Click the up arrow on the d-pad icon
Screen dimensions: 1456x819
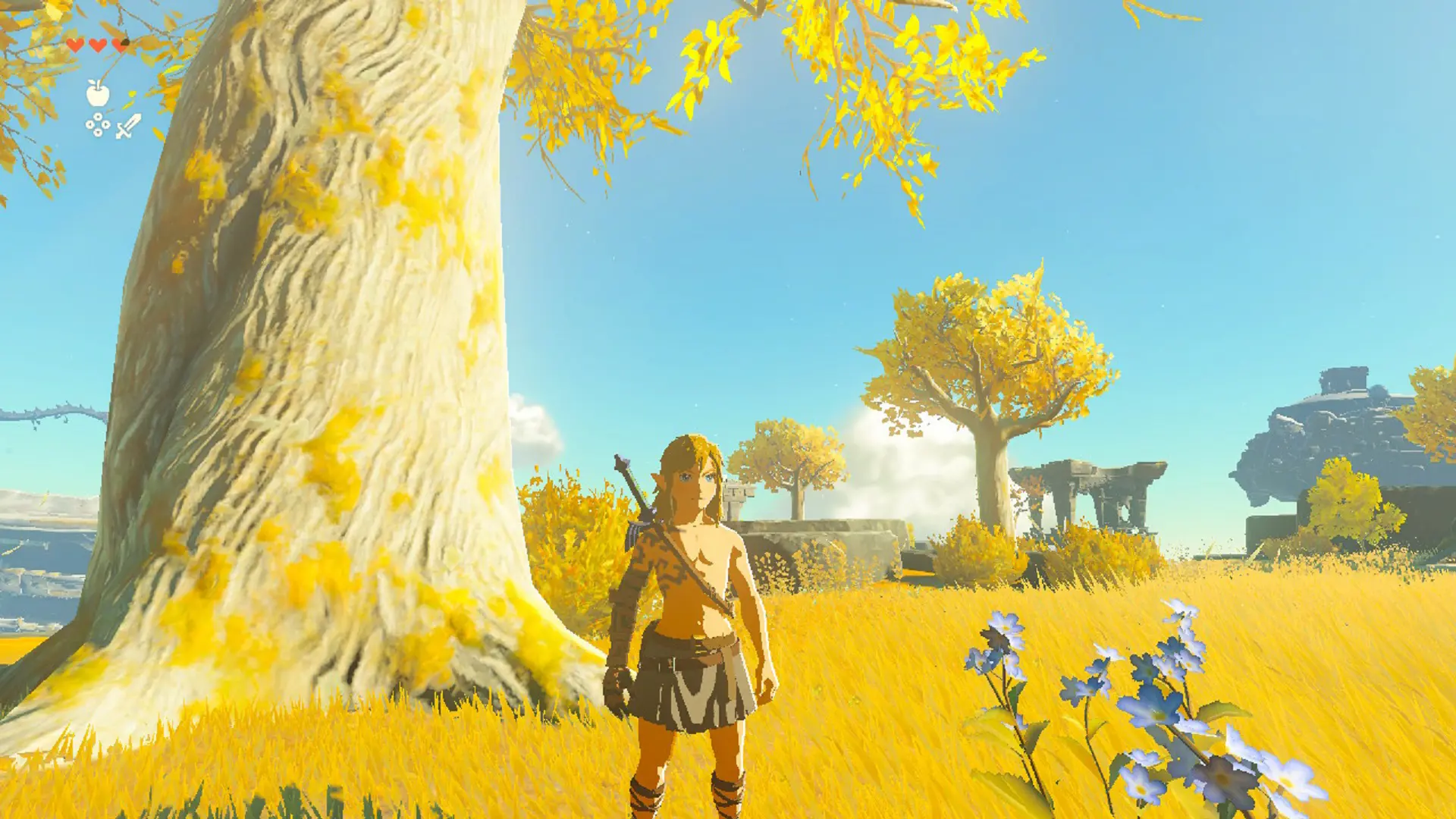98,117
